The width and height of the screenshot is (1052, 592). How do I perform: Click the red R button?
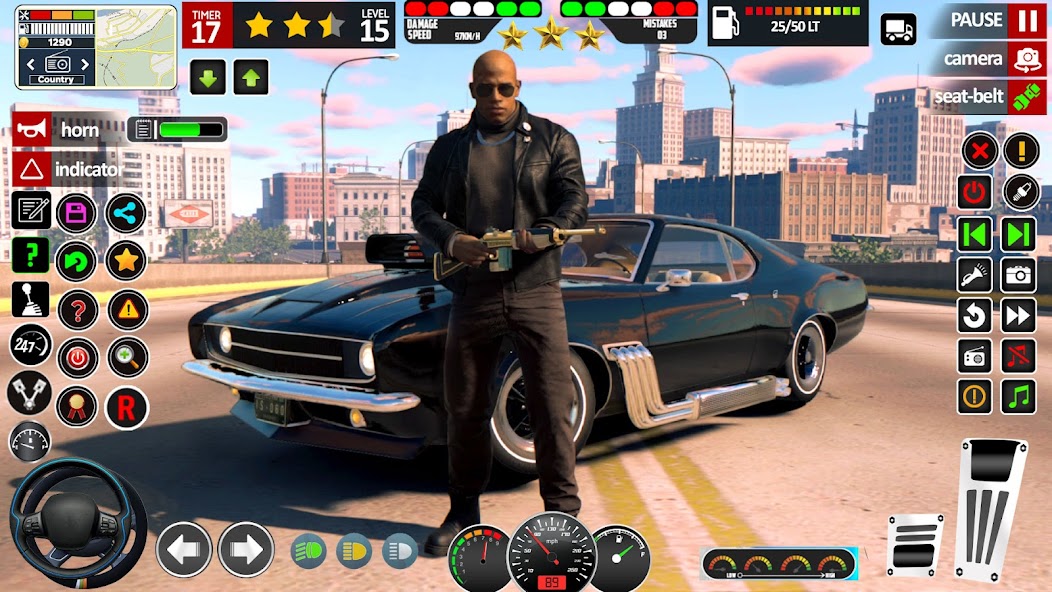pos(127,408)
